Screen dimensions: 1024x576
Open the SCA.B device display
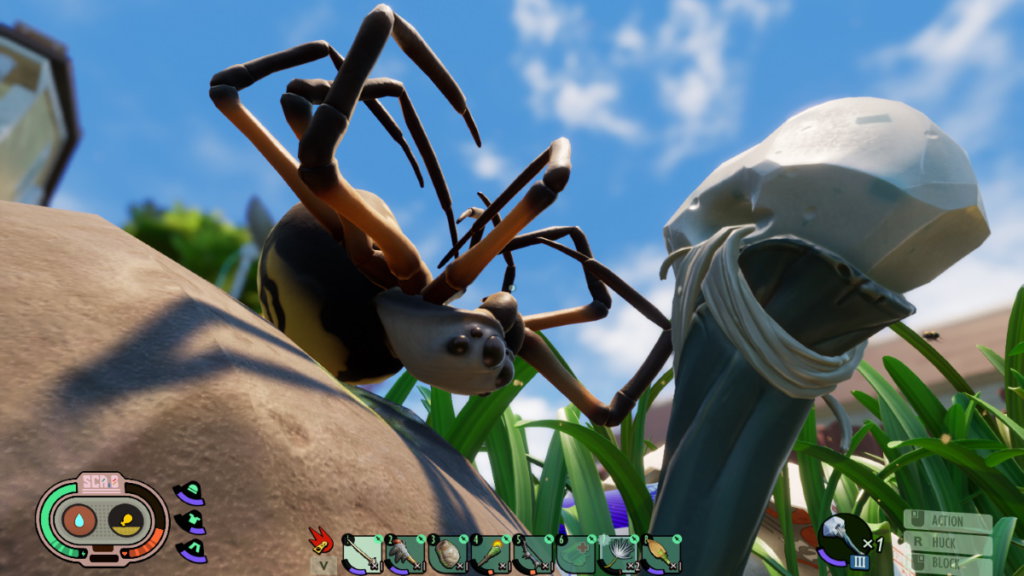coord(102,519)
